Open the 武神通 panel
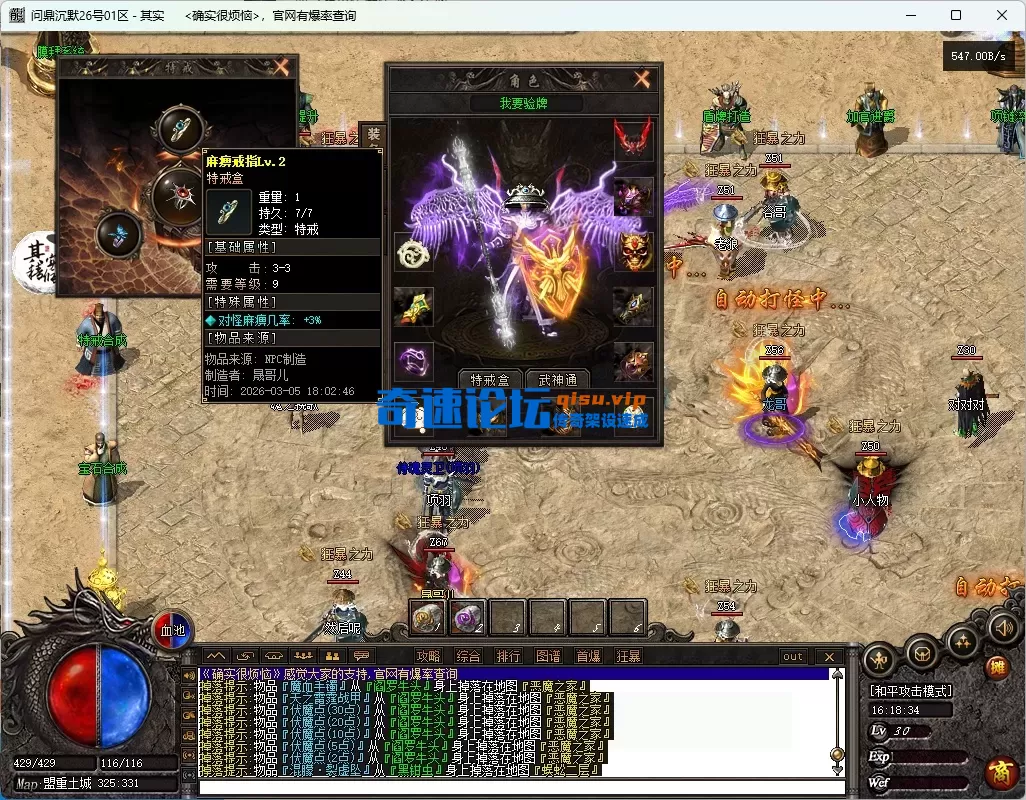 click(x=557, y=380)
